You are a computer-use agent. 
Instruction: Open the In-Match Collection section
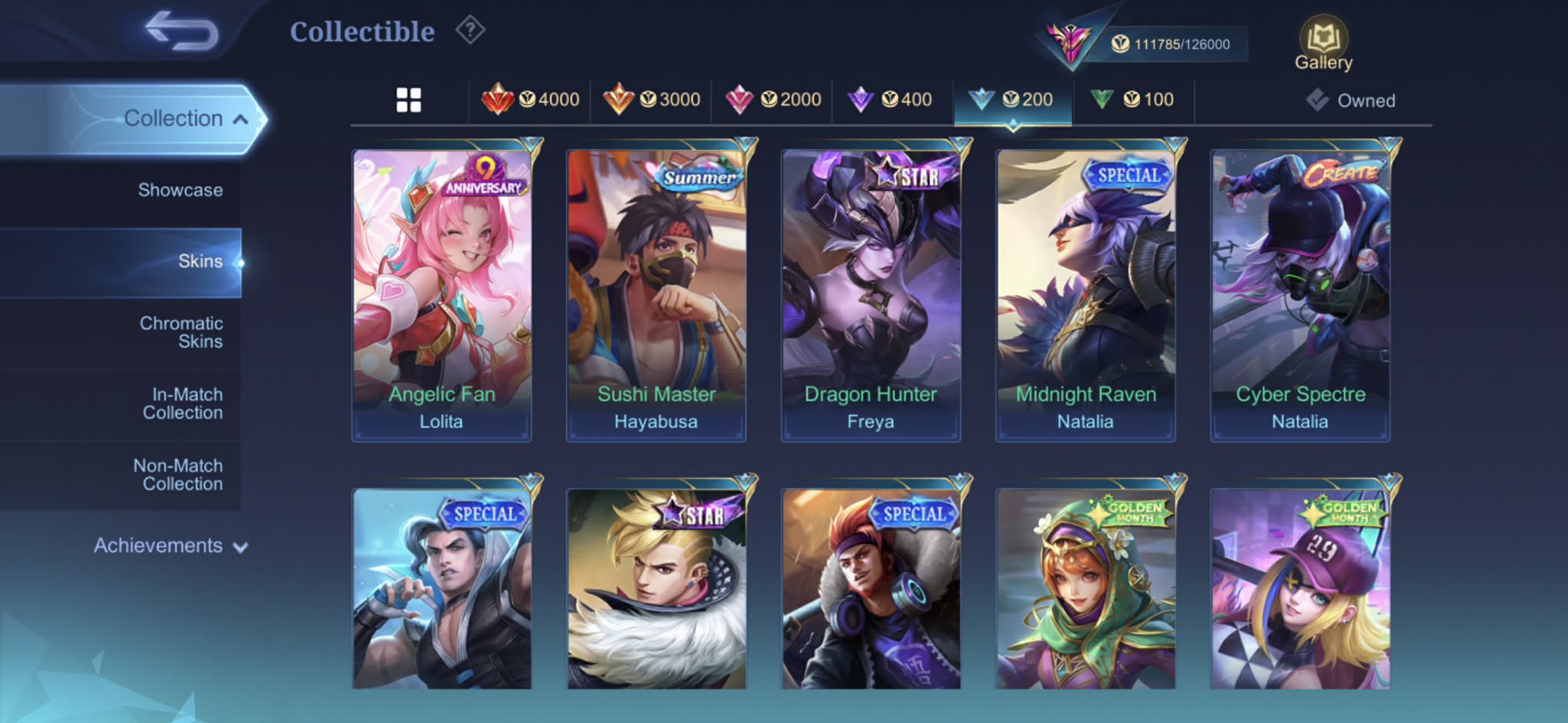pos(184,404)
